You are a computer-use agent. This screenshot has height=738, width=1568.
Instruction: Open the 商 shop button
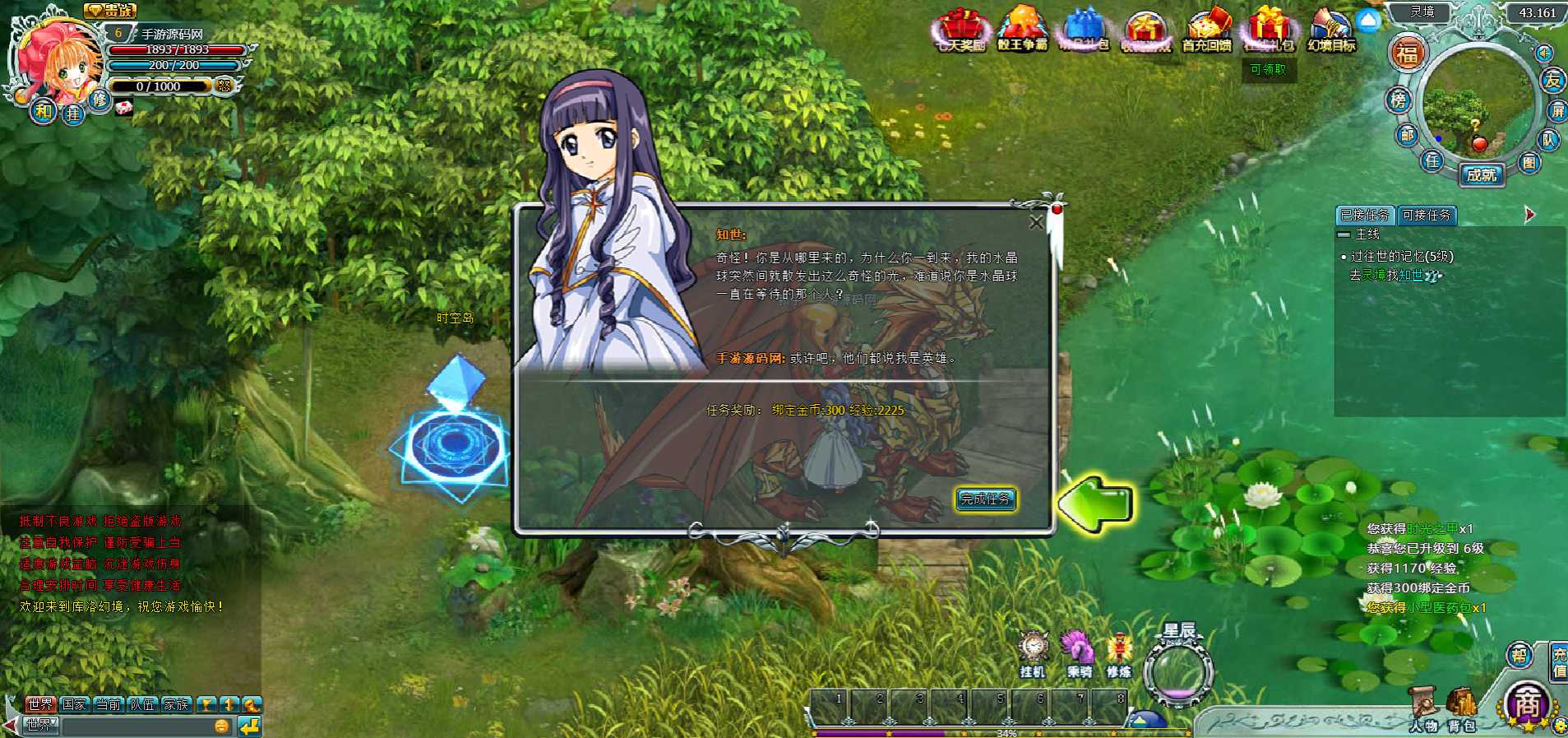point(1527,704)
